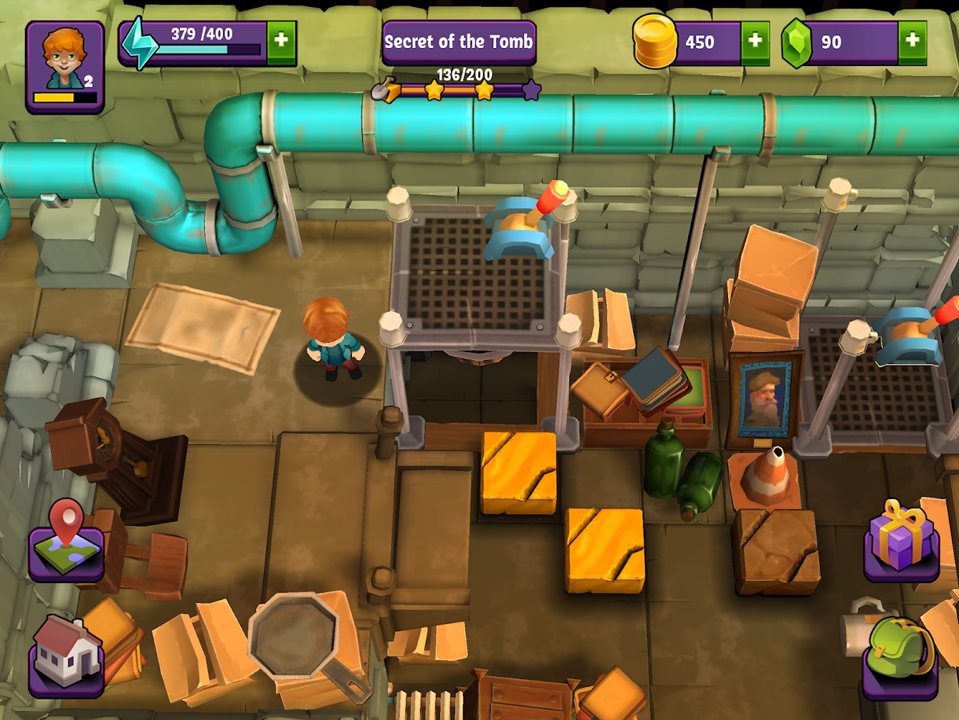Add more energy with the plus button
Viewport: 959px width, 720px height.
pyautogui.click(x=281, y=42)
